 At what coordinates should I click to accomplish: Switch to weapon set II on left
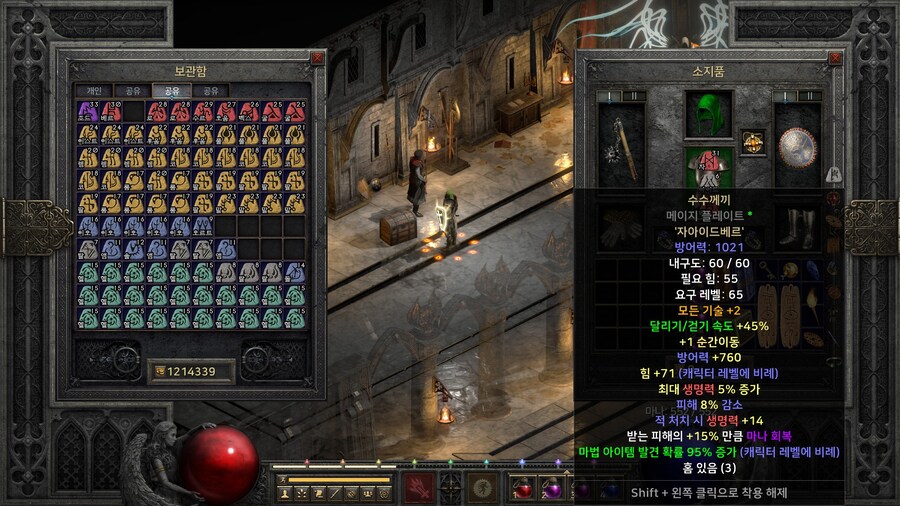[x=634, y=96]
